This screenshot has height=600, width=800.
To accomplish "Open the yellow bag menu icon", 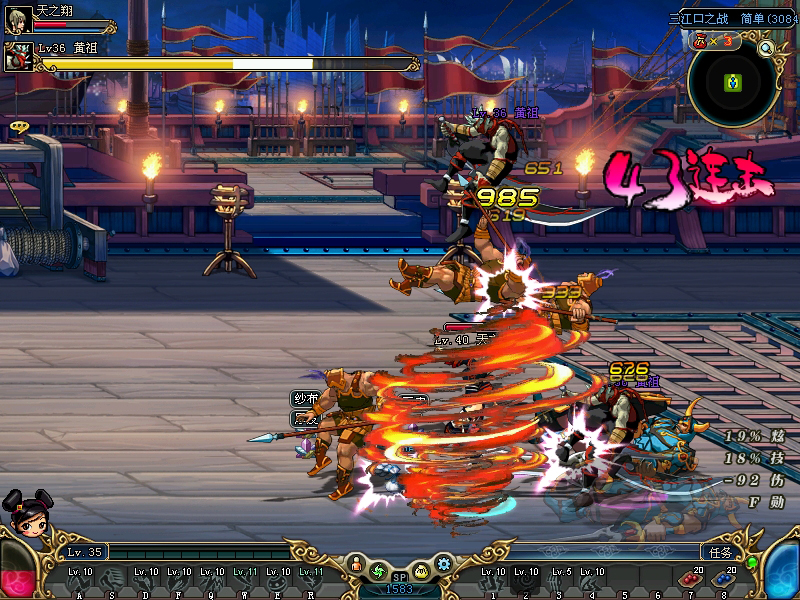I will click(422, 571).
